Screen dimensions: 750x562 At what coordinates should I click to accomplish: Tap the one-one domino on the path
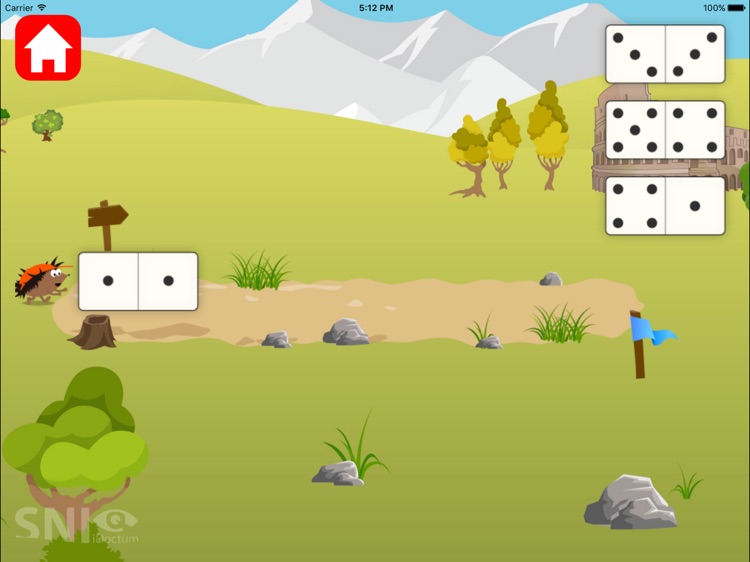click(138, 281)
